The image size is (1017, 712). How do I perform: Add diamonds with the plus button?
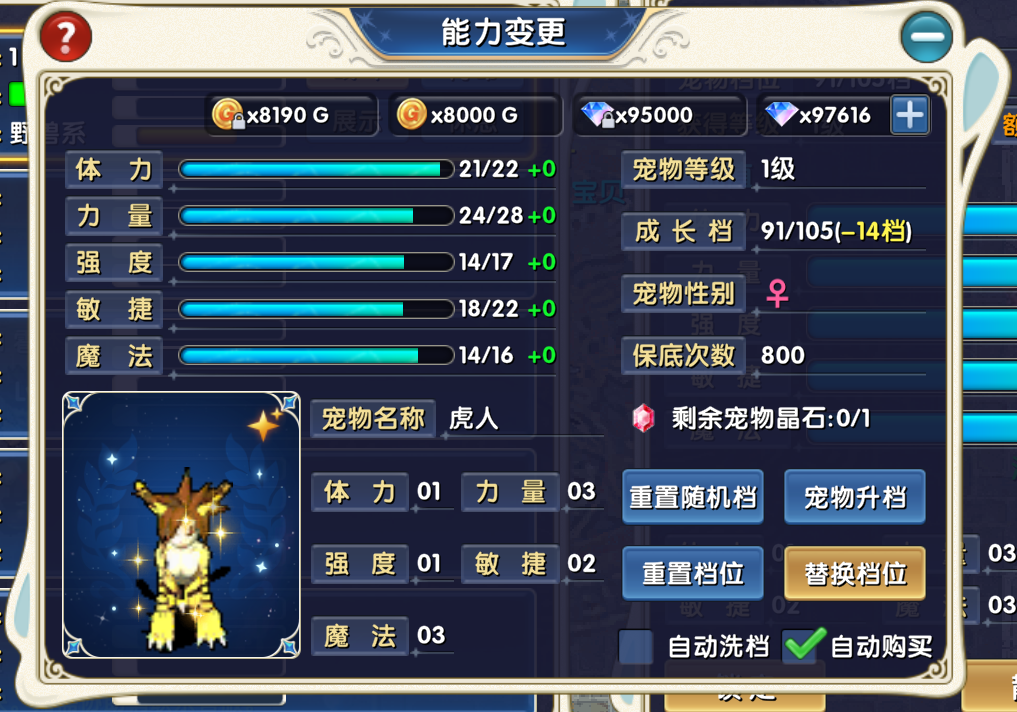tap(909, 115)
